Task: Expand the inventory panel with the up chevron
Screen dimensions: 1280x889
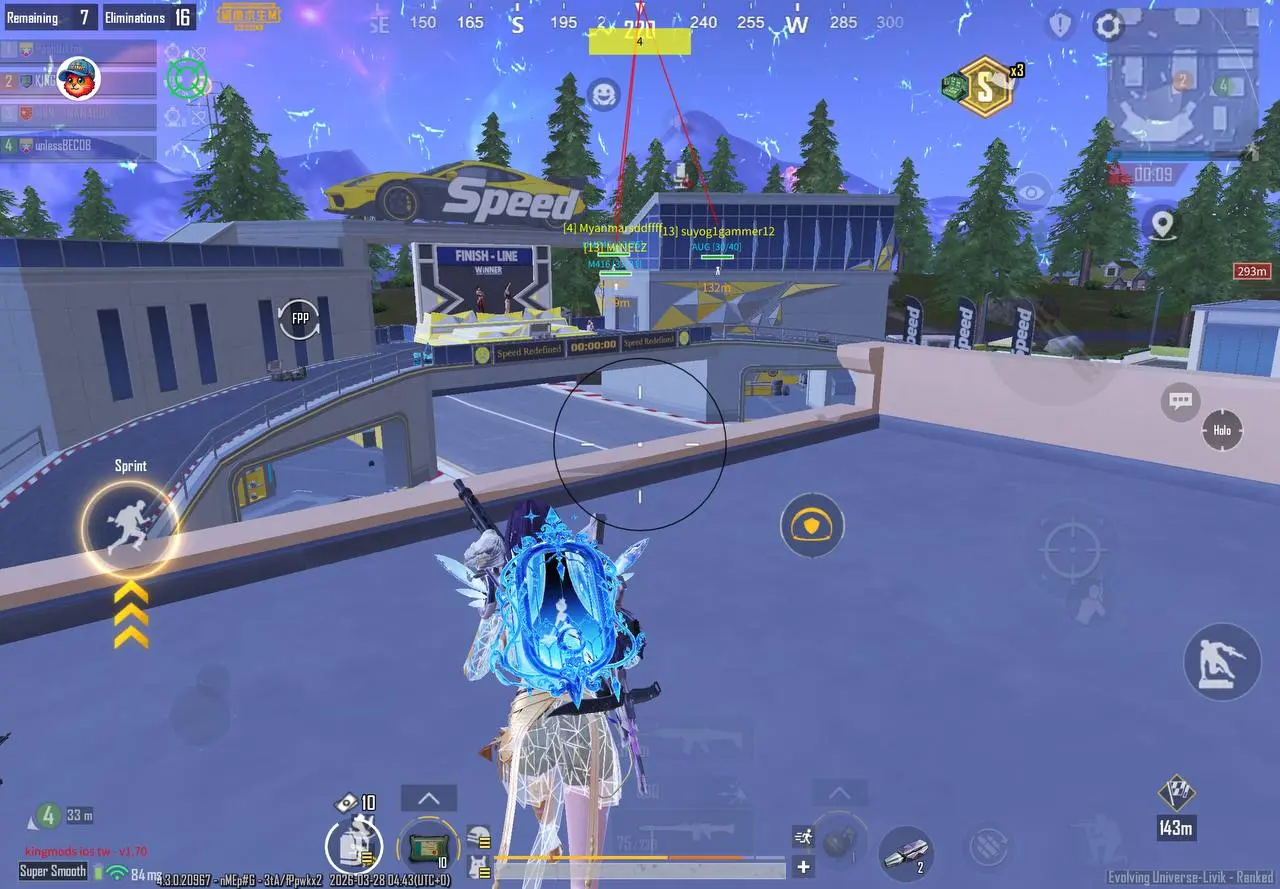Action: [x=428, y=798]
